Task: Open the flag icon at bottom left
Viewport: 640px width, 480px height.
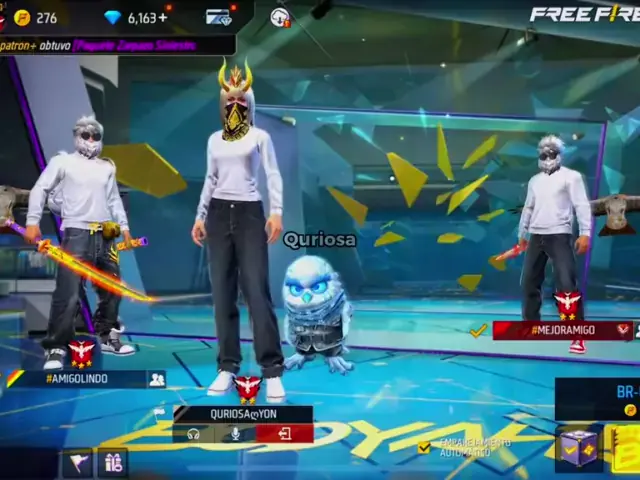Action: coord(77,463)
